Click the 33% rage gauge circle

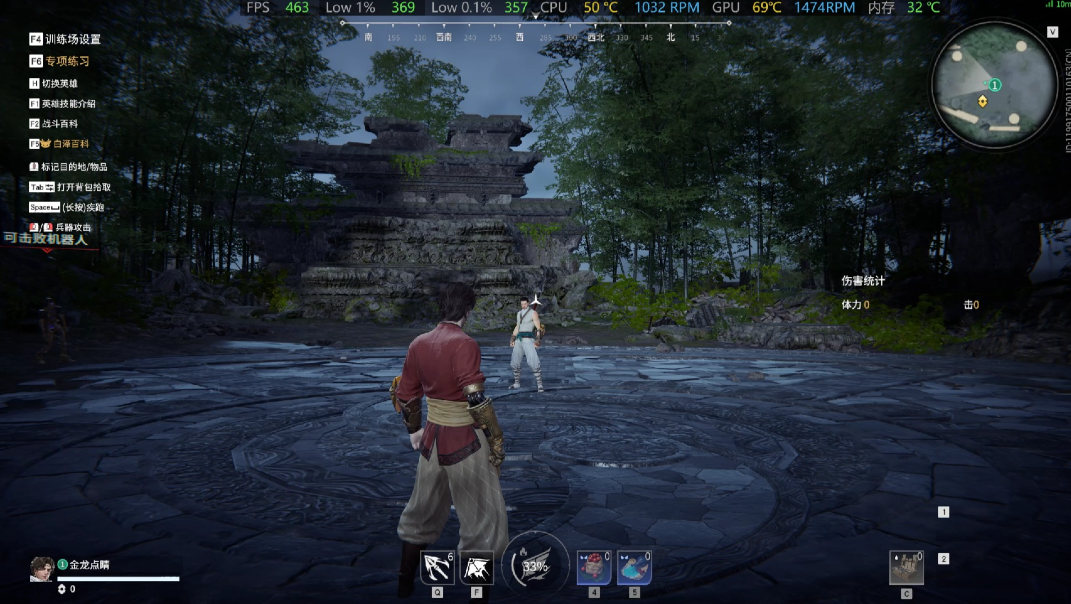[535, 566]
